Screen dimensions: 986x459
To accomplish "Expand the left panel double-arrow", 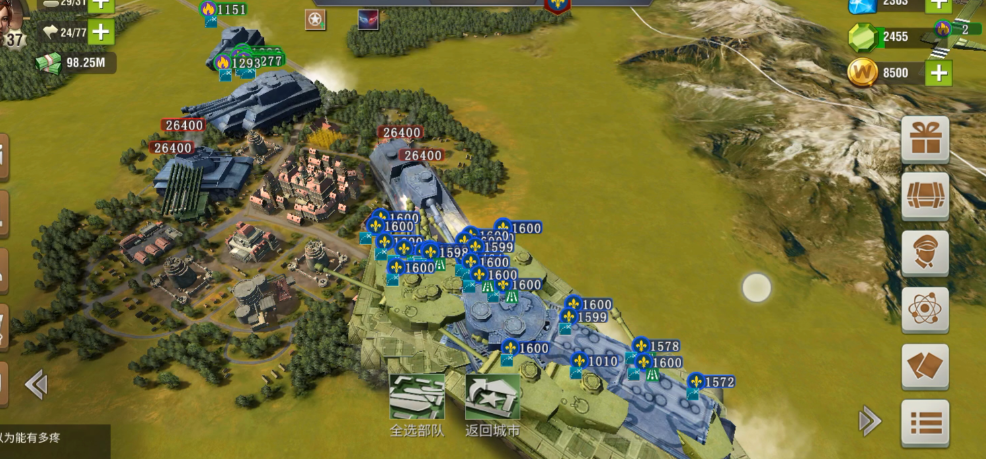I will (36, 384).
